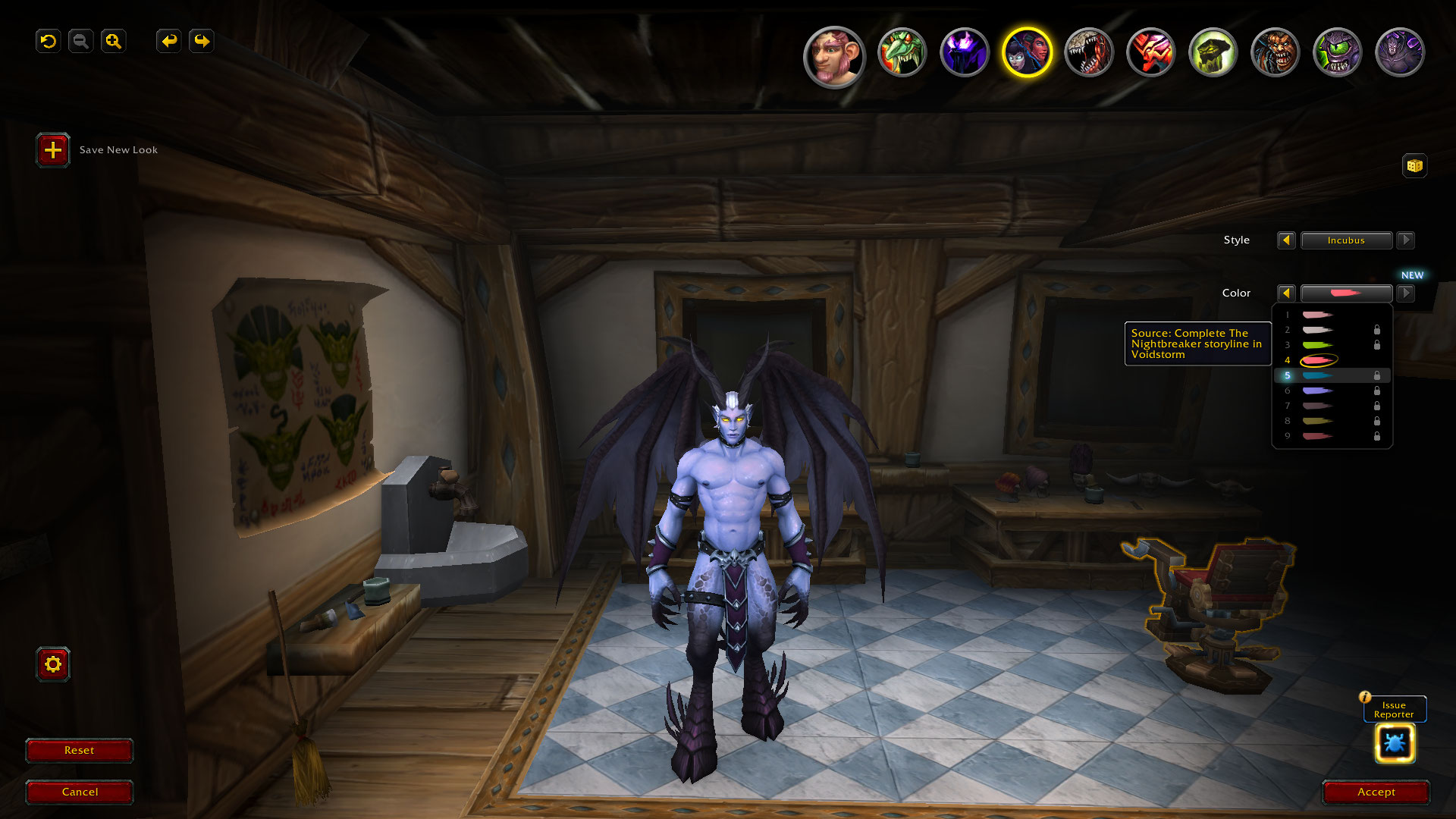
Task: Open the Incubus style dropdown
Action: 1346,240
